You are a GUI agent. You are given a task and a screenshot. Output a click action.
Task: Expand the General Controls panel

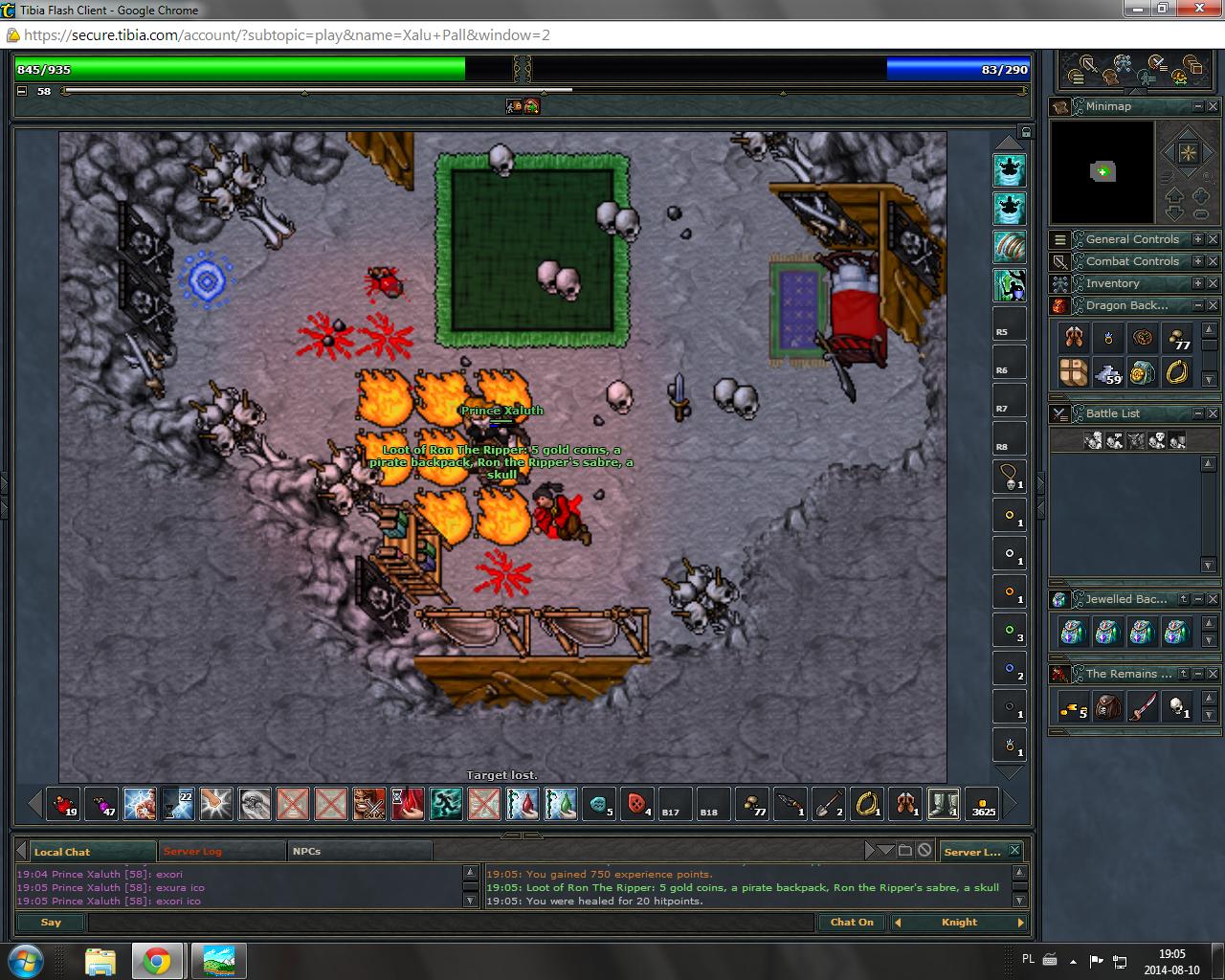(x=1197, y=239)
